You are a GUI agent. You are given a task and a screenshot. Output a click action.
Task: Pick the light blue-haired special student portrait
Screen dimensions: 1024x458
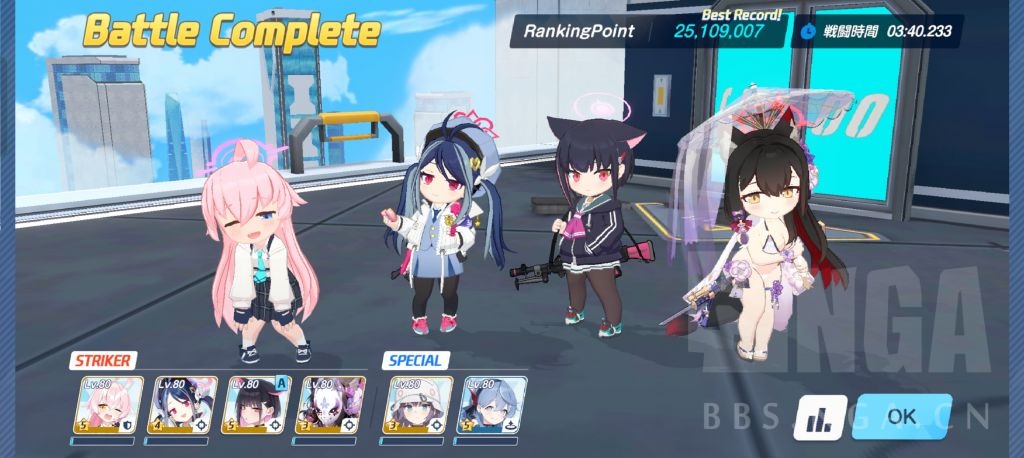pos(491,405)
